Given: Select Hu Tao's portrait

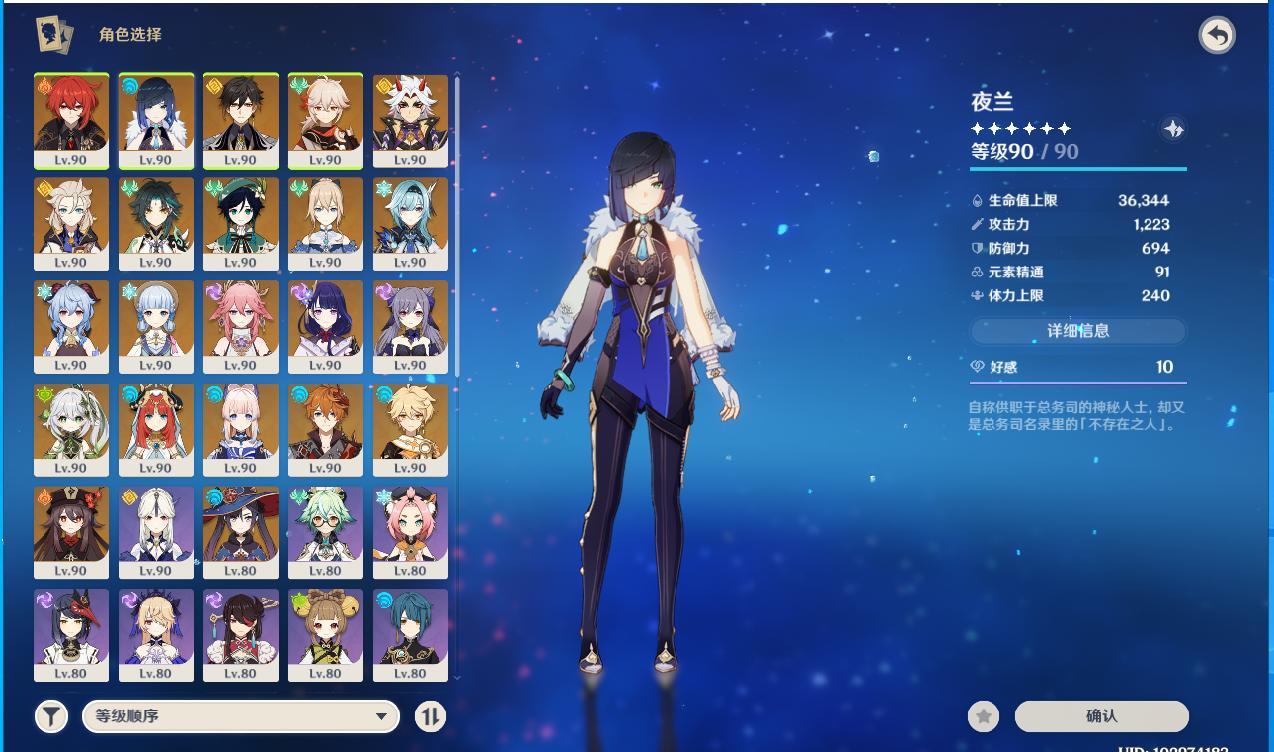Looking at the screenshot, I should pyautogui.click(x=71, y=532).
